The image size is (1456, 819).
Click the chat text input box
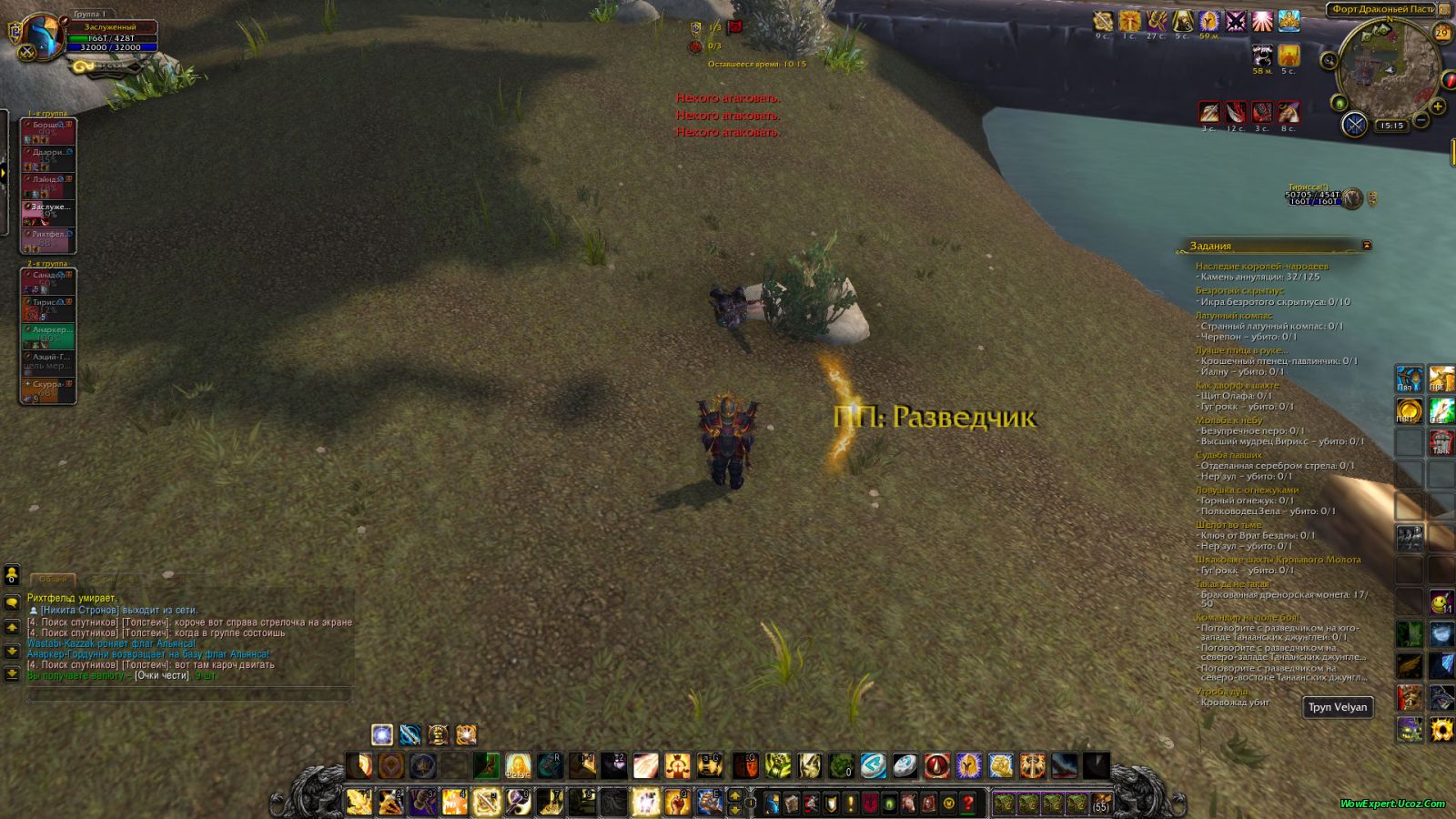(x=188, y=695)
